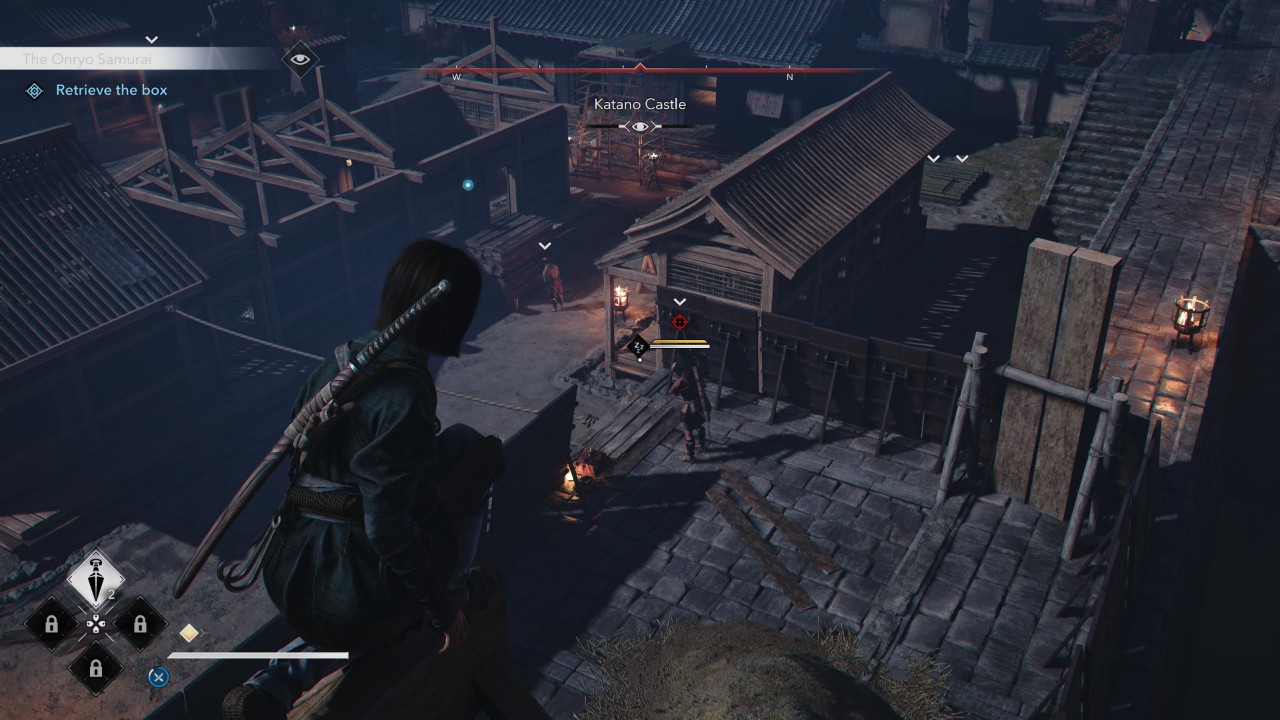
Task: Click the eye indicator under Katano Castle
Action: click(640, 126)
